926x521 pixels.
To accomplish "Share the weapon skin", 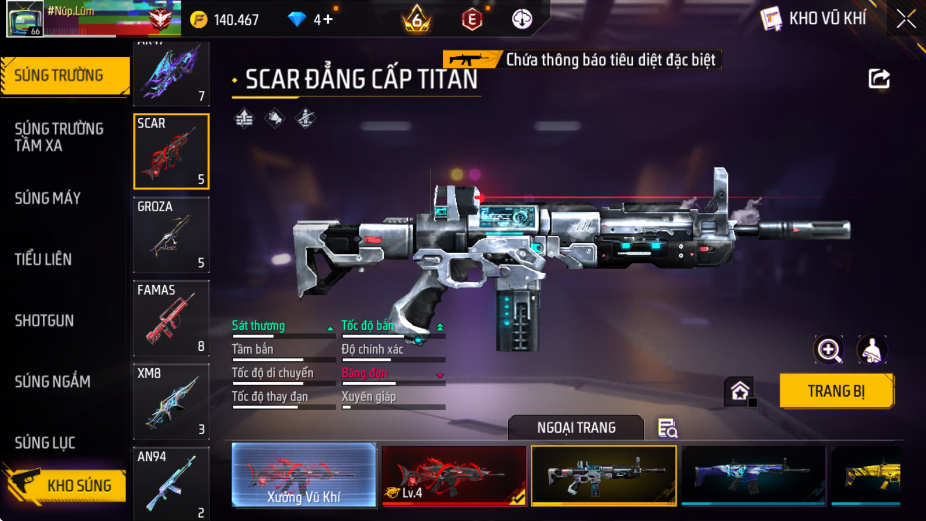I will coord(879,78).
